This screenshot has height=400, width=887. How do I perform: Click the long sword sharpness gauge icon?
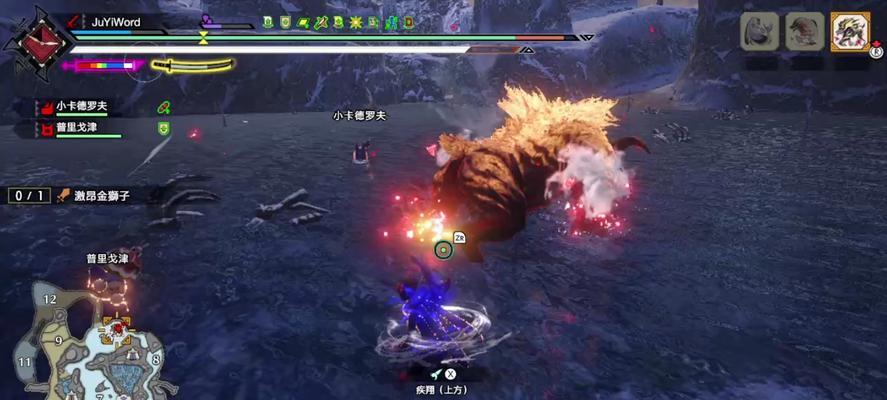coord(195,66)
